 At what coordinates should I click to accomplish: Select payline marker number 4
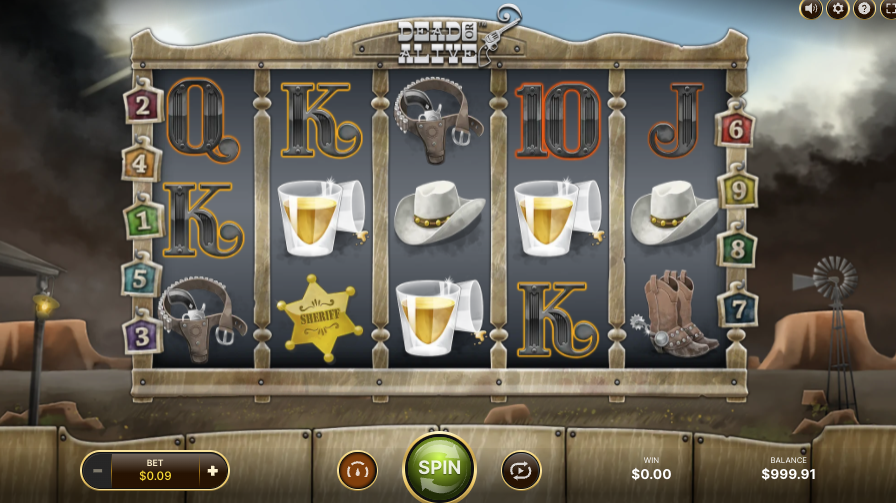click(141, 162)
